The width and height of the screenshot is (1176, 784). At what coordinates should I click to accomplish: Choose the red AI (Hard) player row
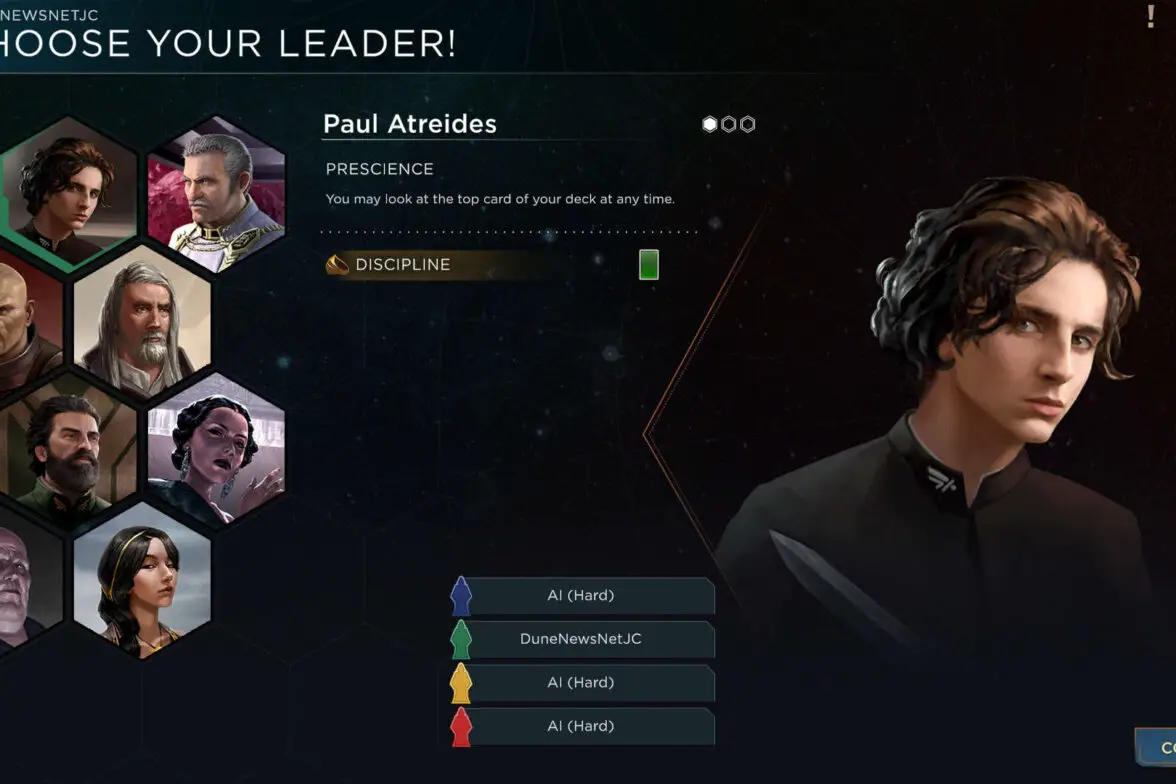click(581, 727)
